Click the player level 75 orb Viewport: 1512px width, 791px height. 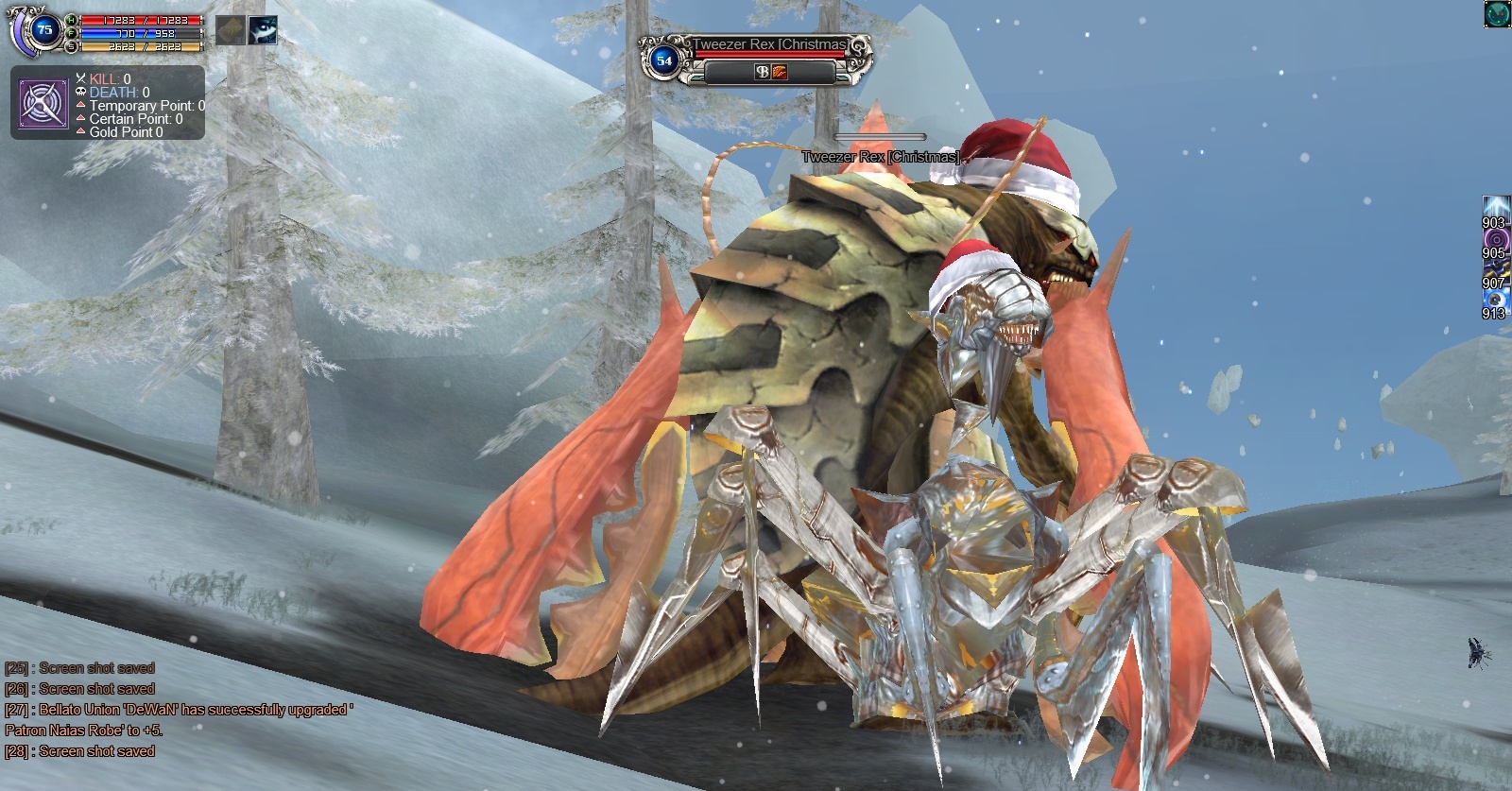pos(43,30)
